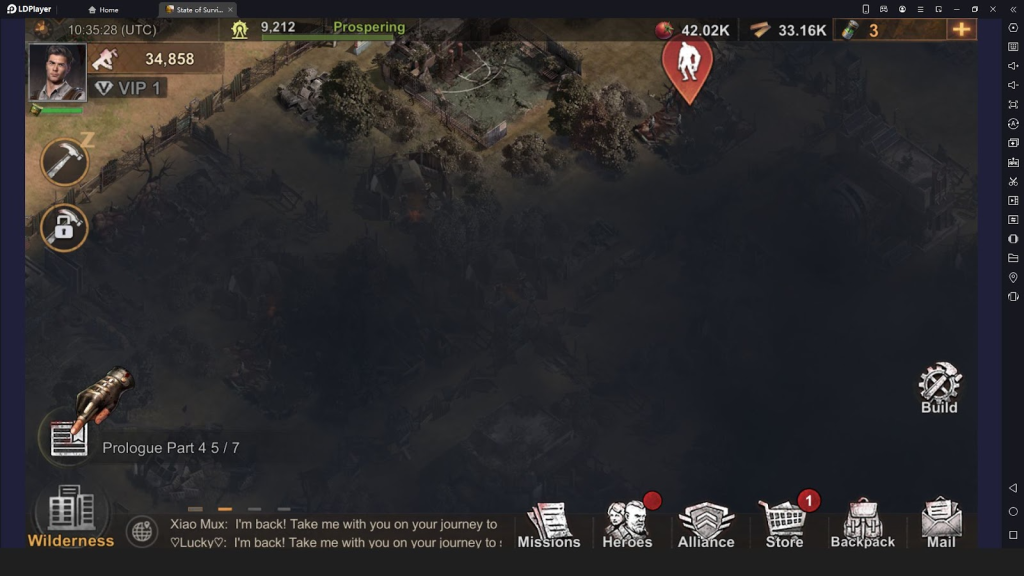Open the Backpack inventory

[x=862, y=525]
